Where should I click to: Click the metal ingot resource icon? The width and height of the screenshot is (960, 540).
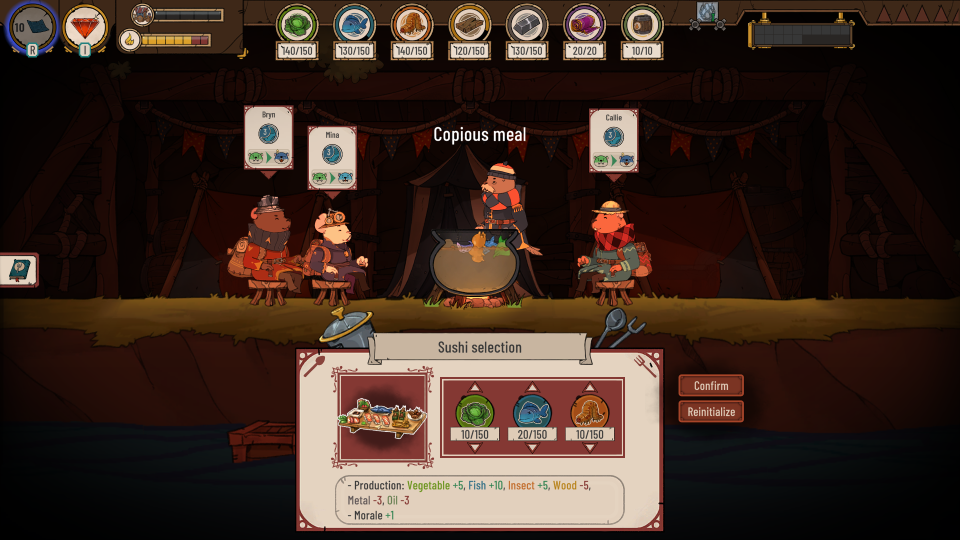pyautogui.click(x=526, y=23)
